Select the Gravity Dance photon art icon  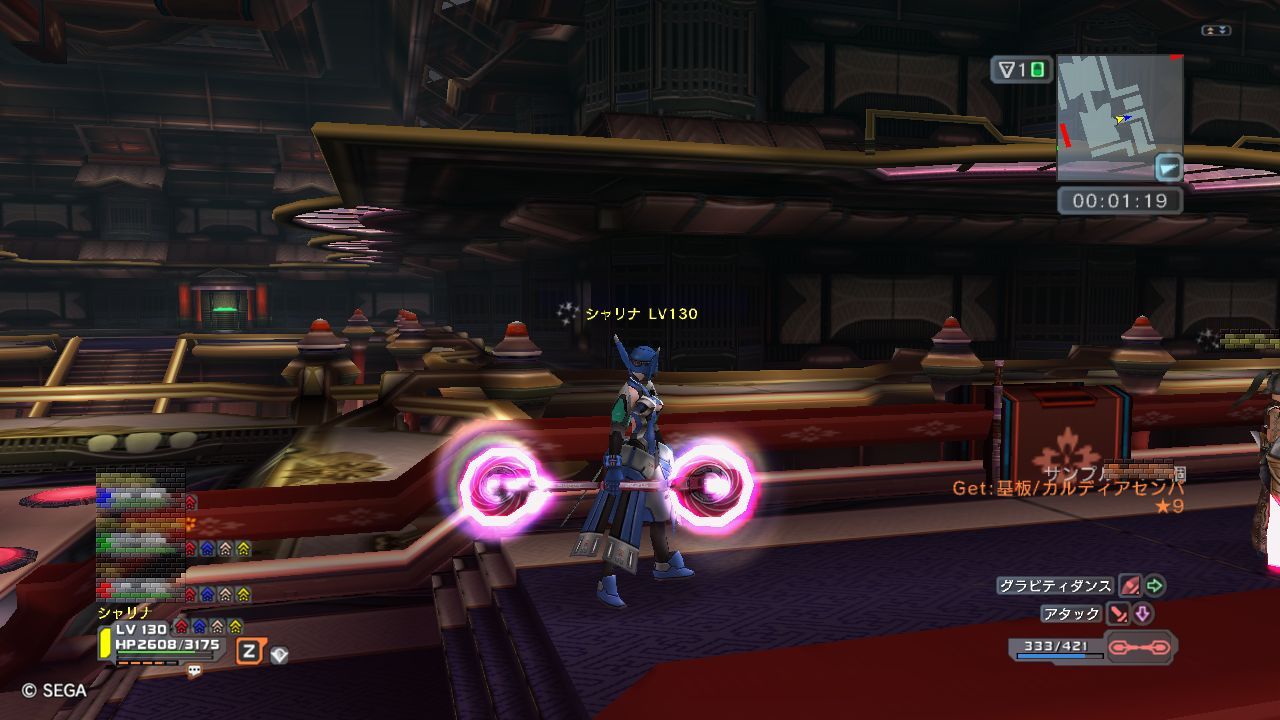[1130, 586]
